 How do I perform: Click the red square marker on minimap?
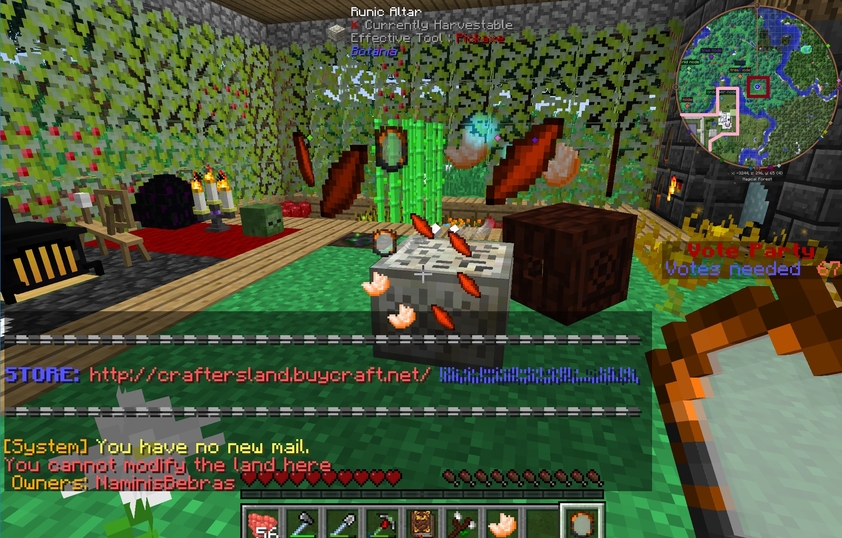[x=759, y=87]
